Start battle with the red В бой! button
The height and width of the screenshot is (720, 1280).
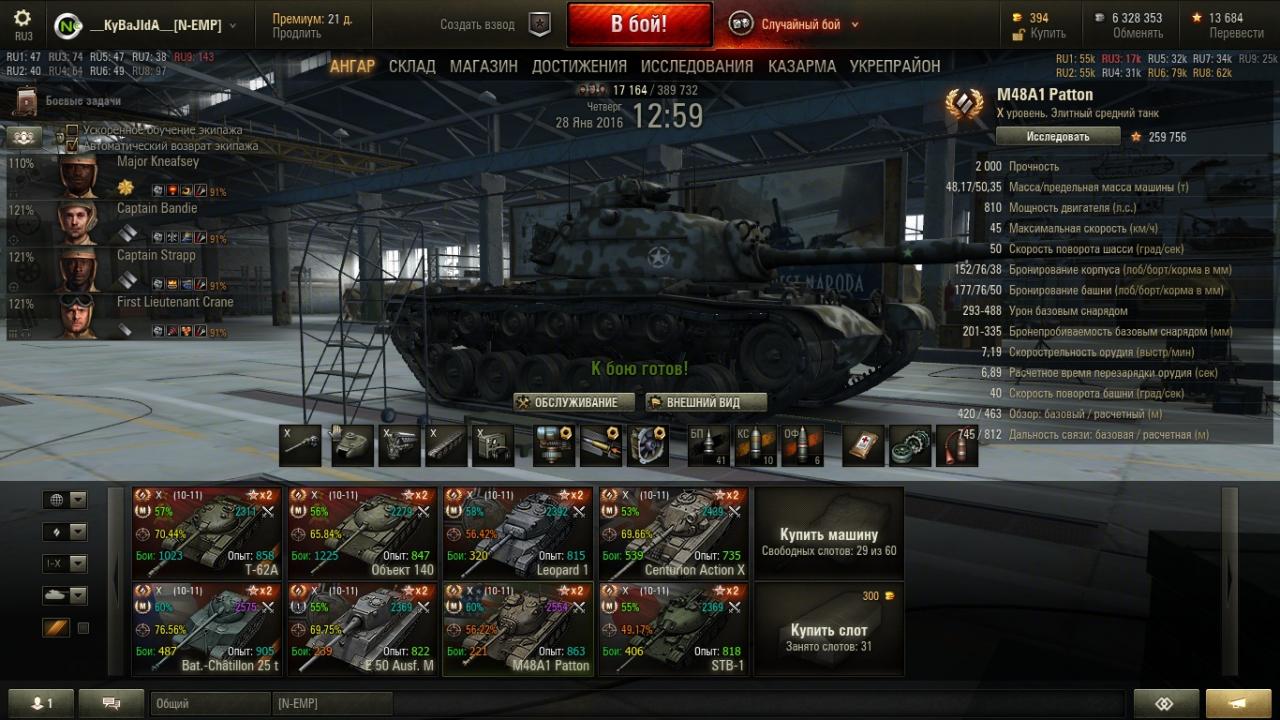coord(639,24)
